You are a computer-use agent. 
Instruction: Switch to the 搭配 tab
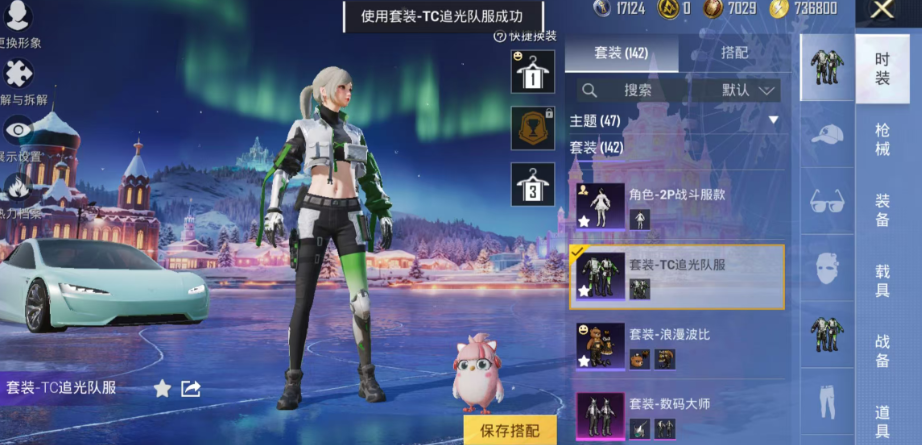pyautogui.click(x=733, y=53)
